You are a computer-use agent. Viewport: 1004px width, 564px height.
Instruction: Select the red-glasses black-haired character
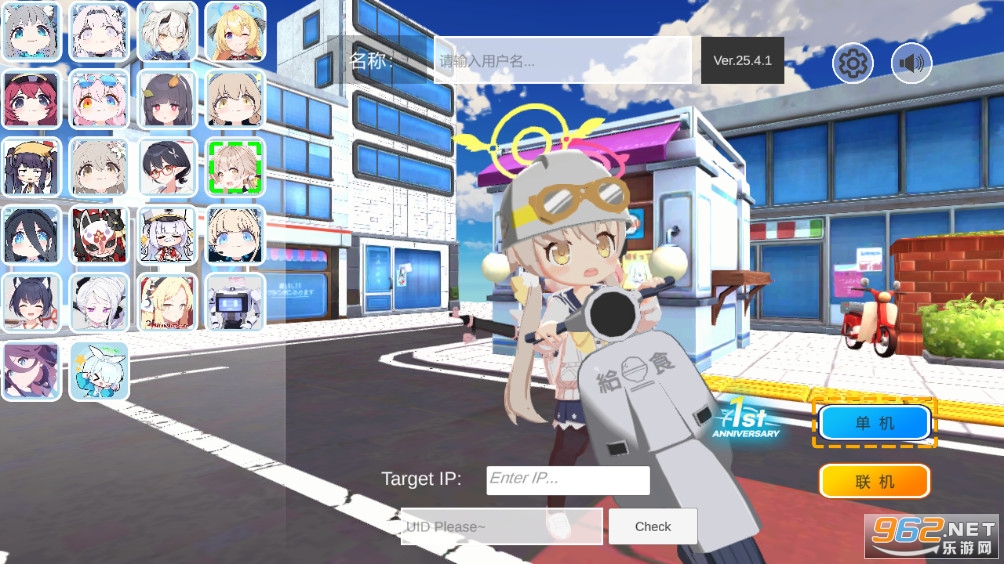(x=167, y=166)
